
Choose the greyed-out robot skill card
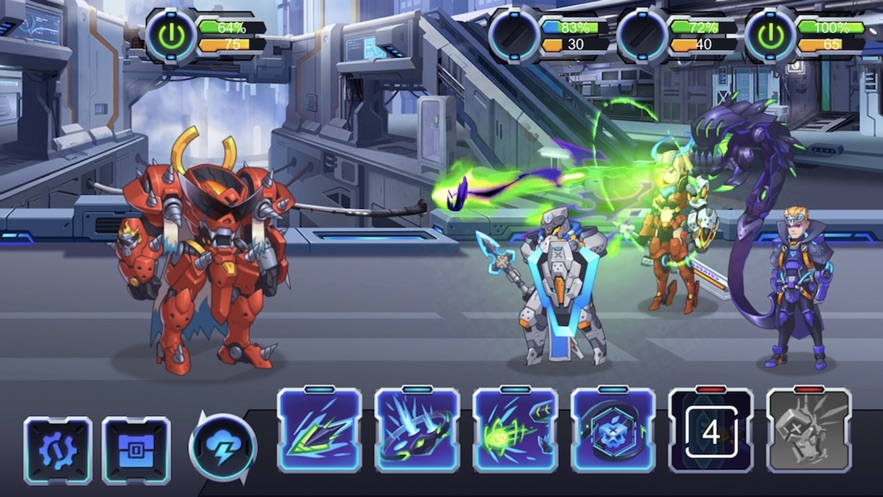click(809, 432)
